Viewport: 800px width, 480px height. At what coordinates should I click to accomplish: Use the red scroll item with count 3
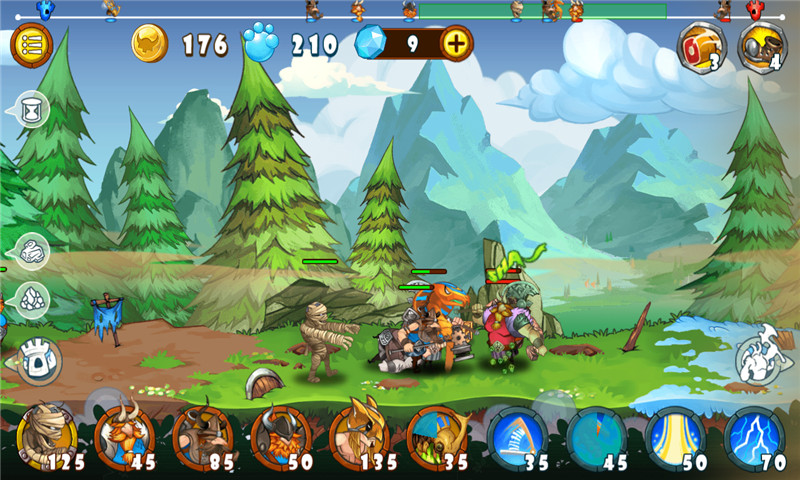(701, 45)
